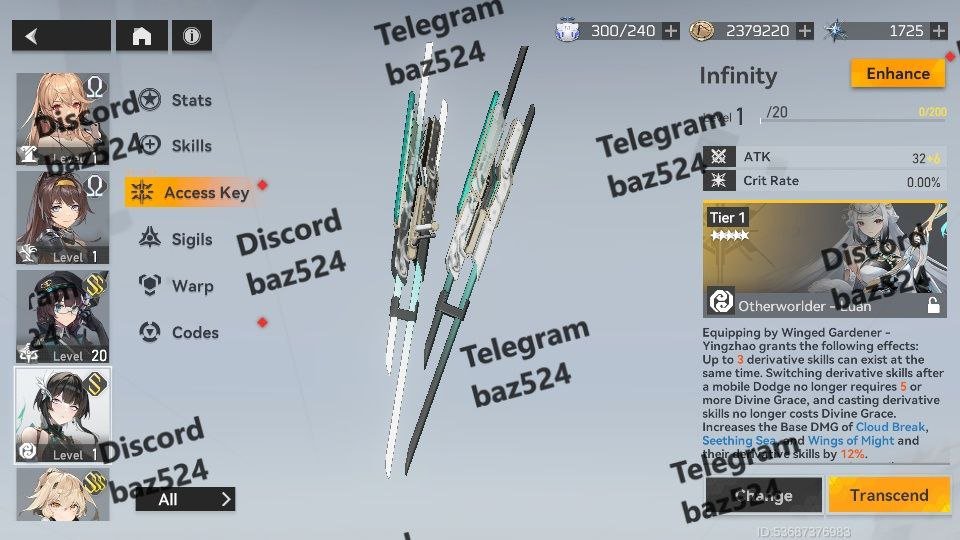Add more gold coins with plus button

[805, 31]
